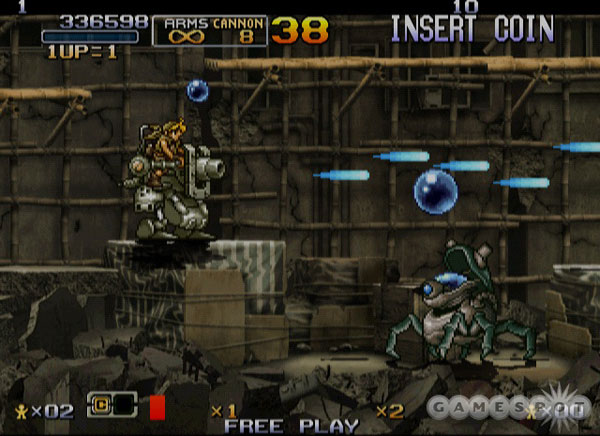Click the yellow C slug indicator icon
Screen dimensions: 600x436
[x=102, y=407]
